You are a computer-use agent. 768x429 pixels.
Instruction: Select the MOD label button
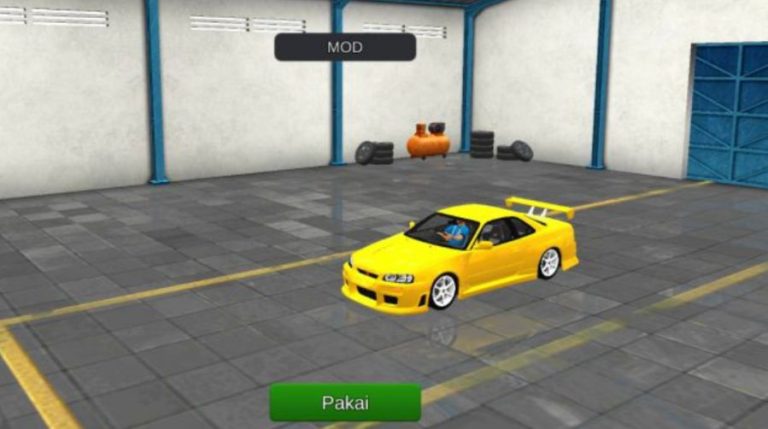pyautogui.click(x=345, y=47)
